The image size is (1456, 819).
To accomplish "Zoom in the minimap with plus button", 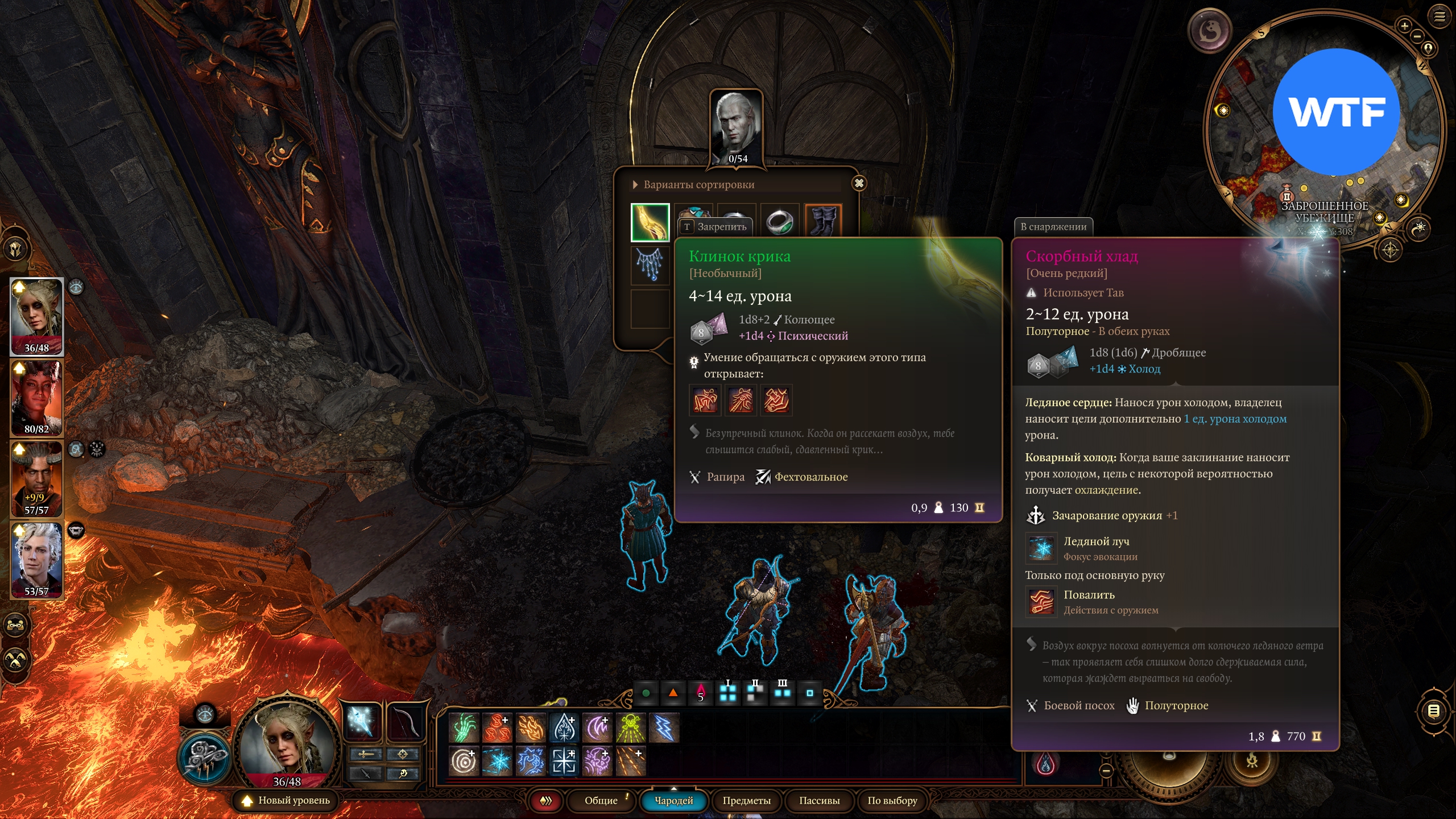I will click(x=1405, y=26).
